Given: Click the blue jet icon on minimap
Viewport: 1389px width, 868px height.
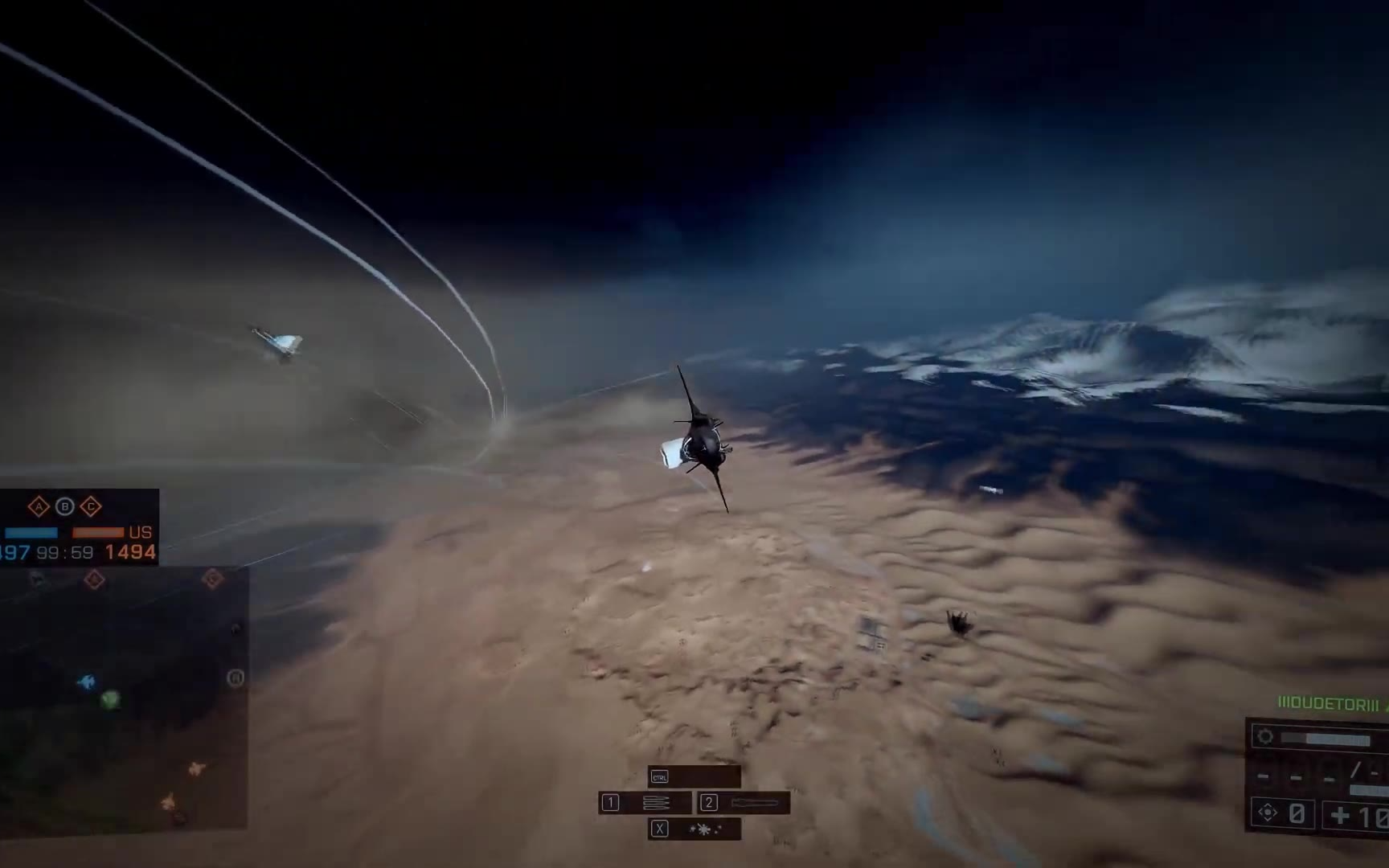Looking at the screenshot, I should [86, 682].
